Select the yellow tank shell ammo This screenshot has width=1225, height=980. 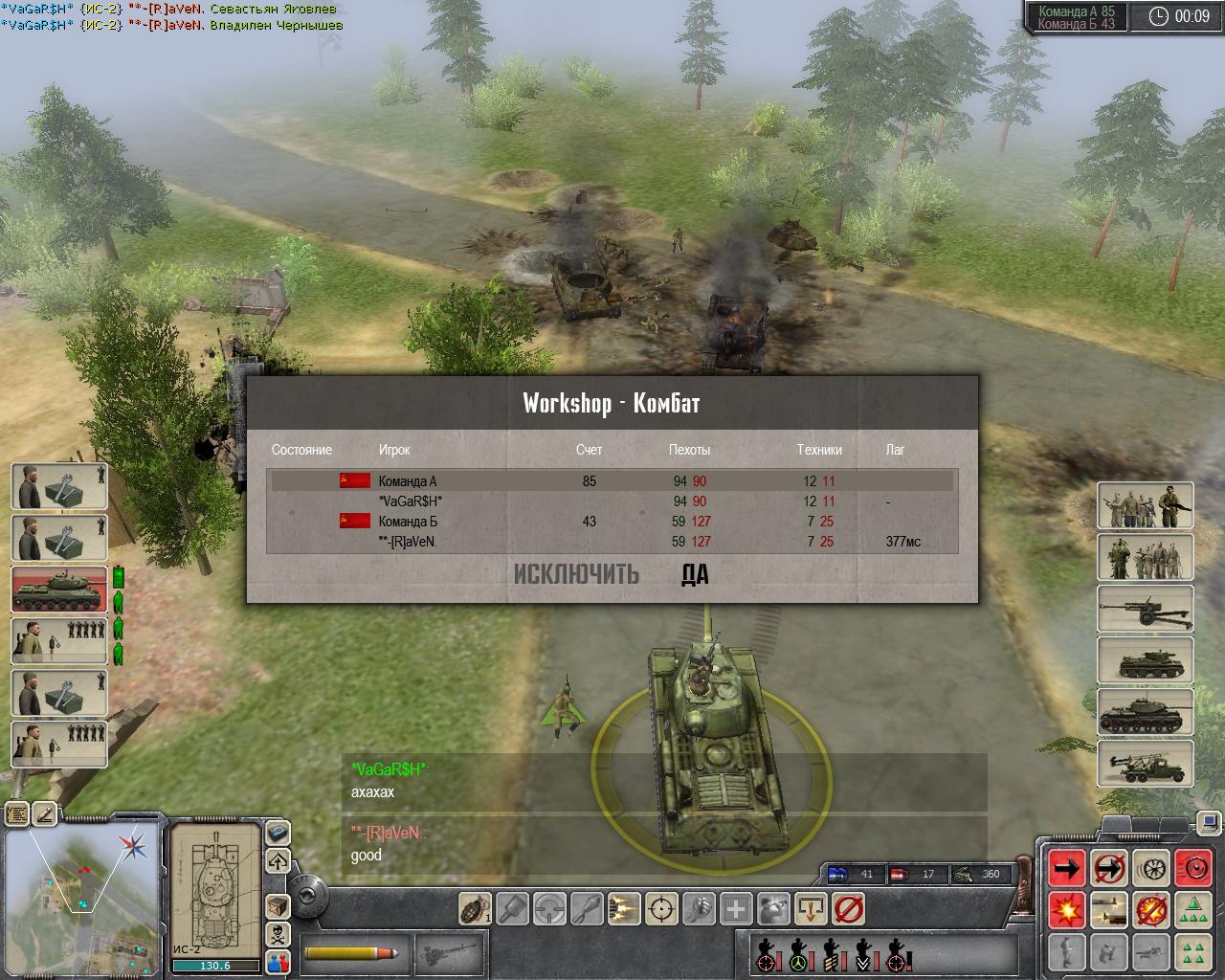pyautogui.click(x=351, y=953)
